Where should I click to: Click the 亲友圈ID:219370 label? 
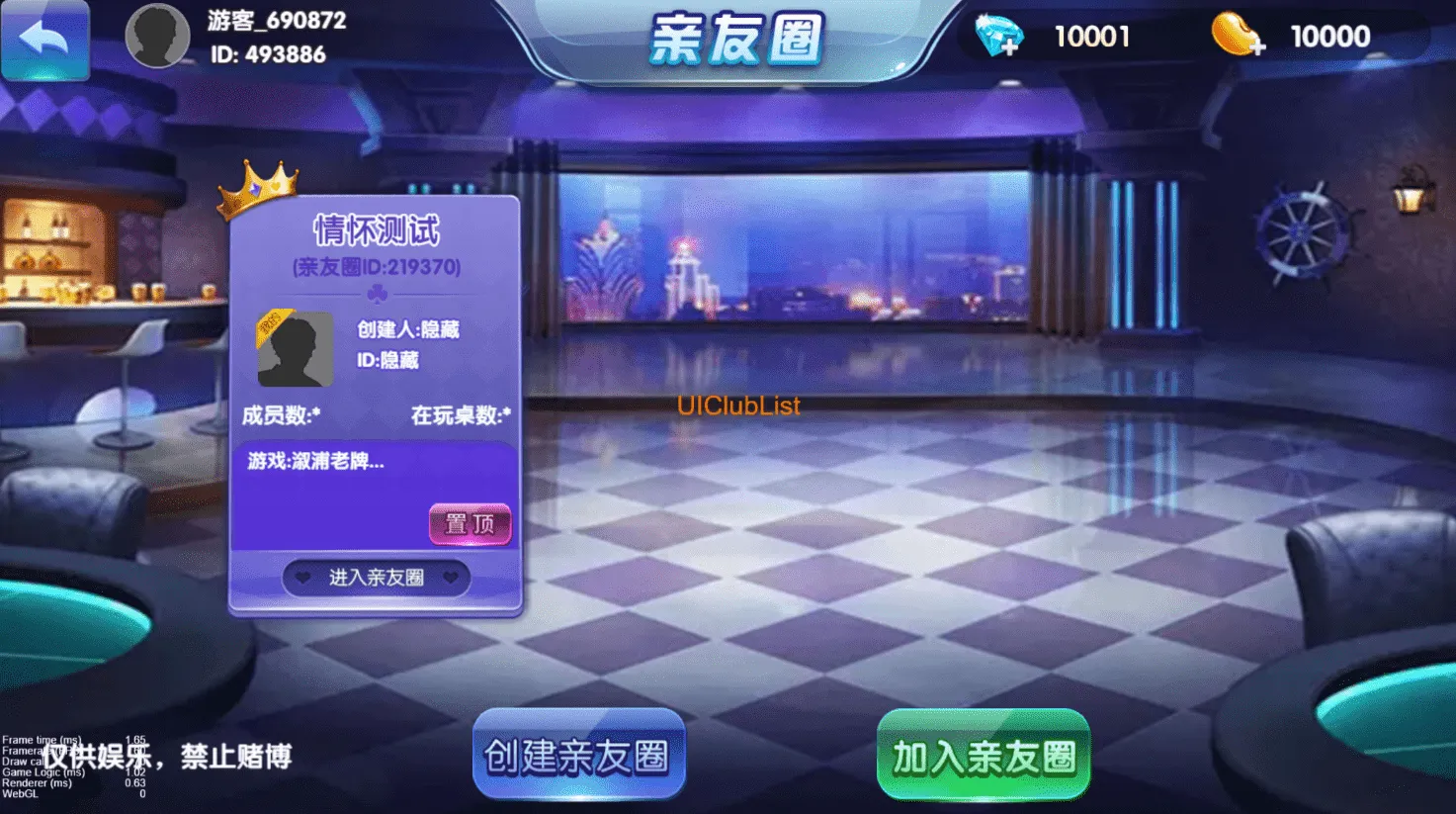pos(374,265)
